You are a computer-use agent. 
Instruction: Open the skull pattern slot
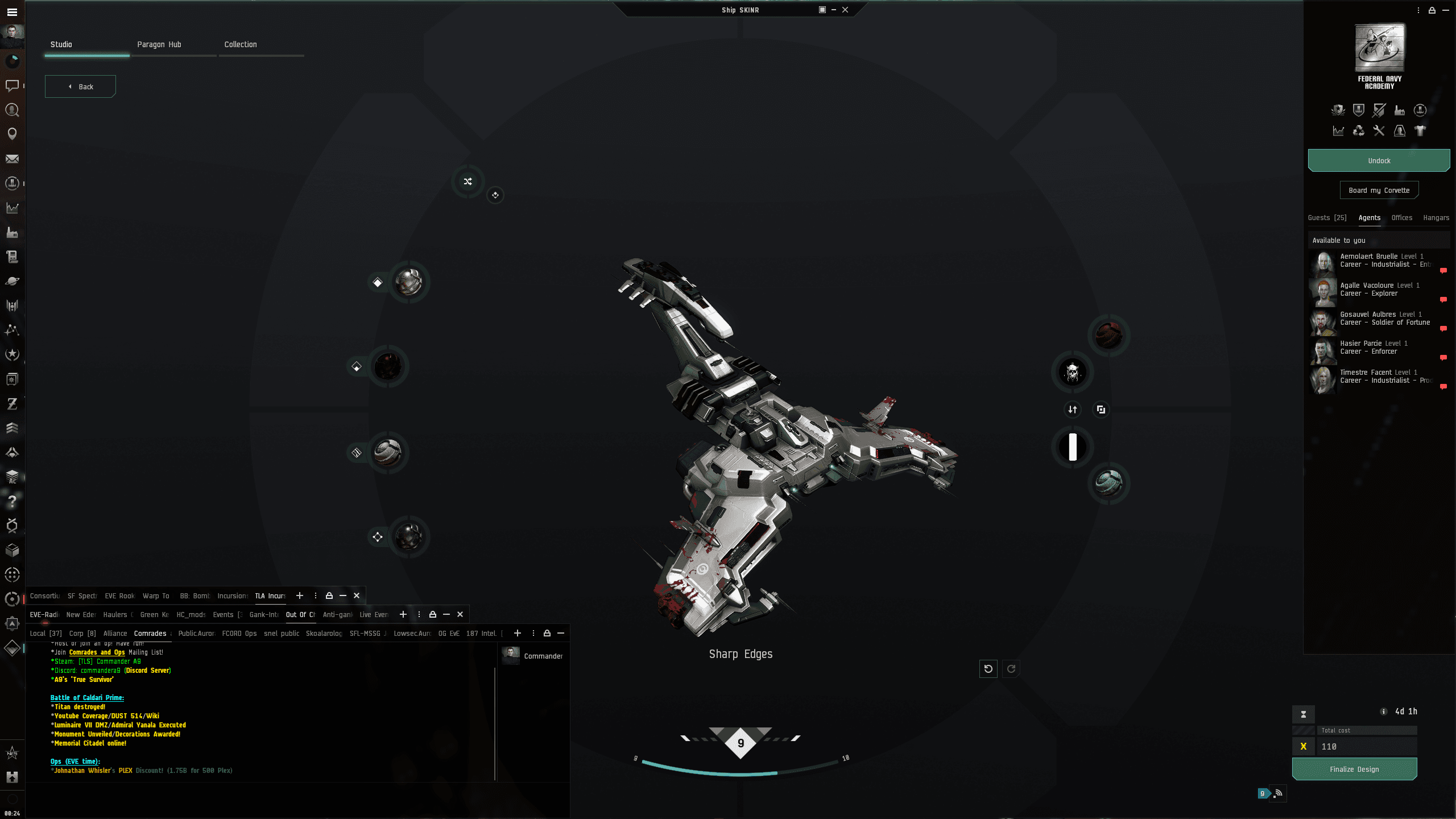pyautogui.click(x=1073, y=373)
